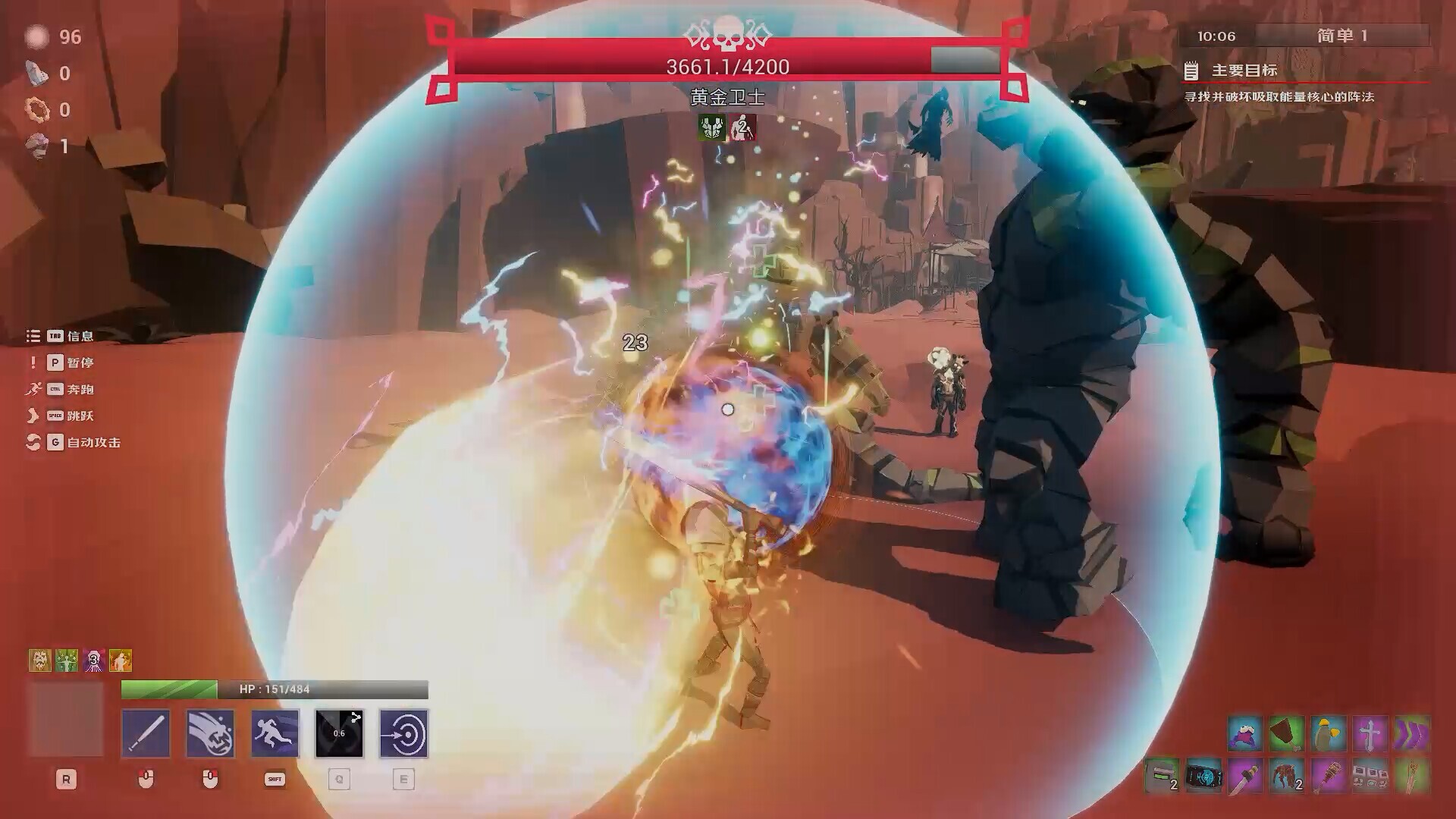Open the 信息 info panel entry
Screen dimensions: 1456x819
80,336
